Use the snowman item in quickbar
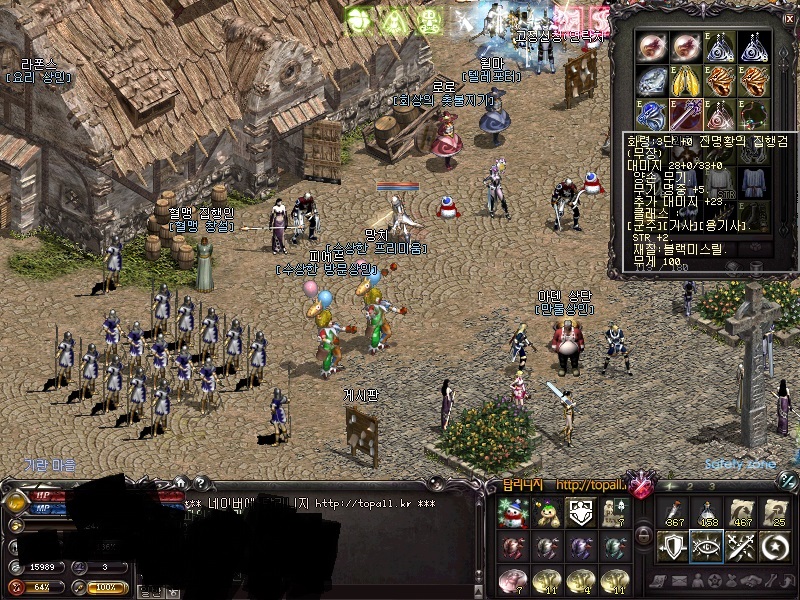The image size is (800, 600). [x=513, y=514]
